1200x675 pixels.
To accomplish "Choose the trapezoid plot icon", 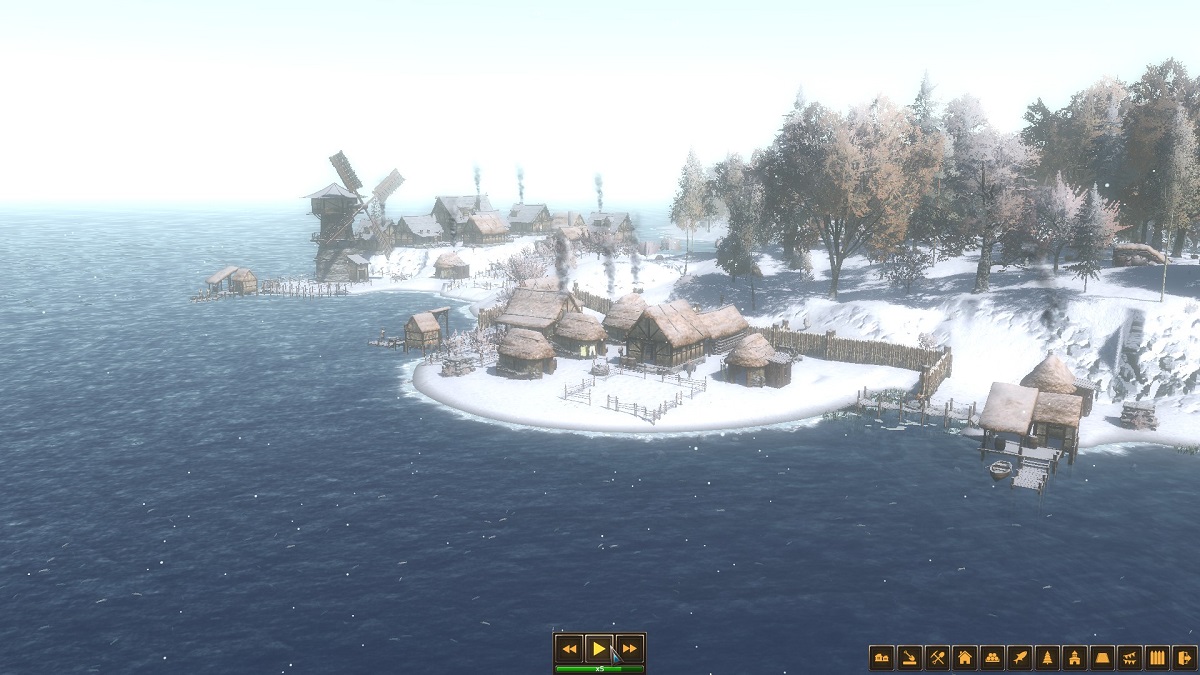I will (1102, 658).
